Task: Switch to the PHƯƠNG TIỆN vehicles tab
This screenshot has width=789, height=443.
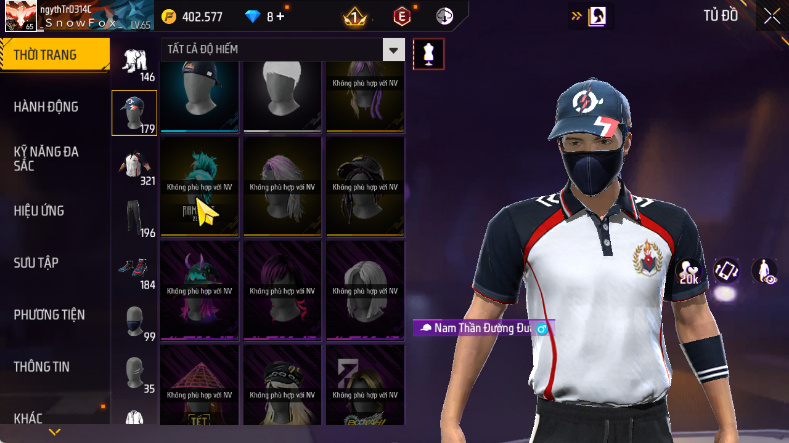Action: coord(49,315)
